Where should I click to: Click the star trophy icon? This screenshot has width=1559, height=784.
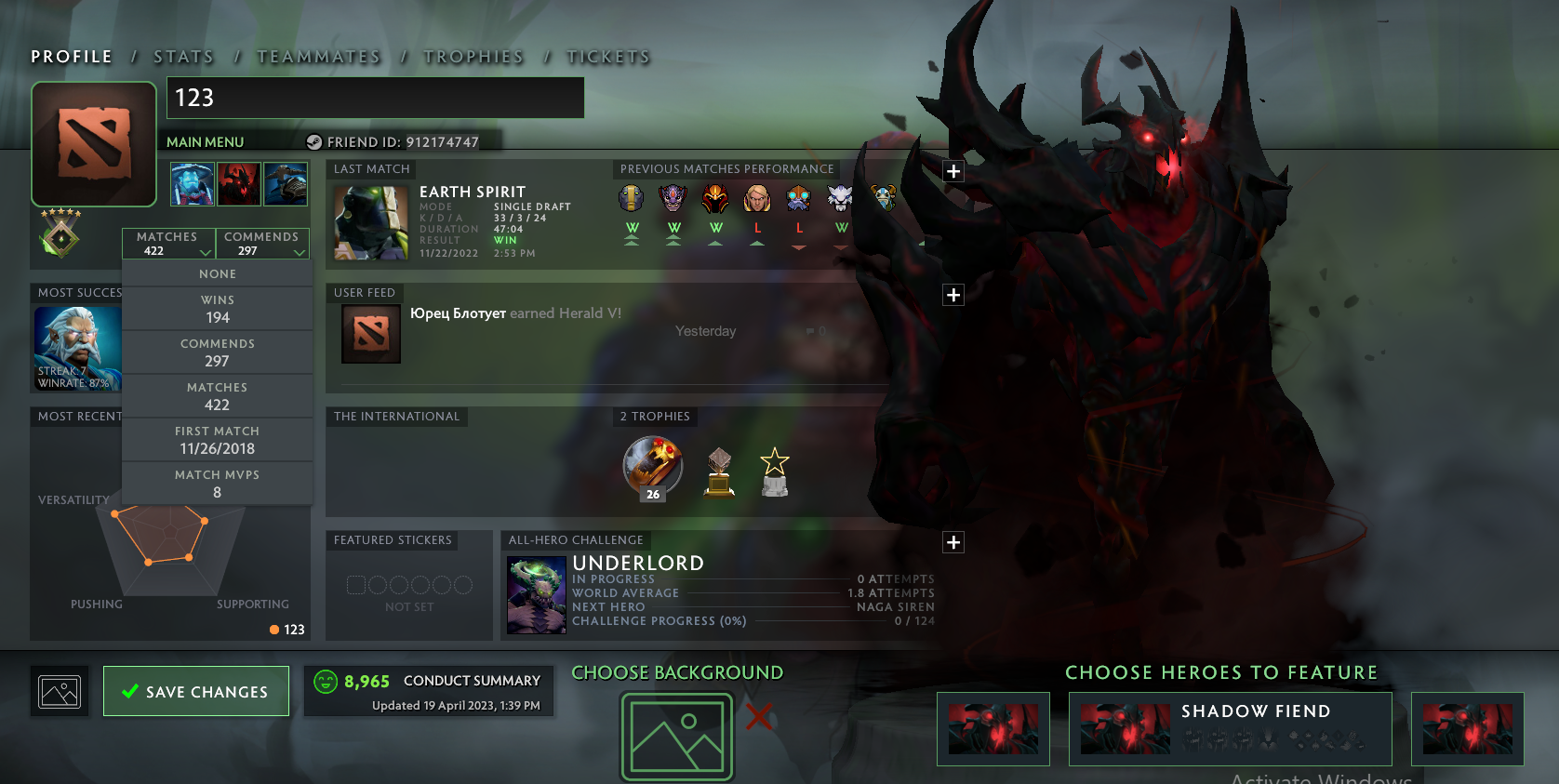tap(774, 470)
